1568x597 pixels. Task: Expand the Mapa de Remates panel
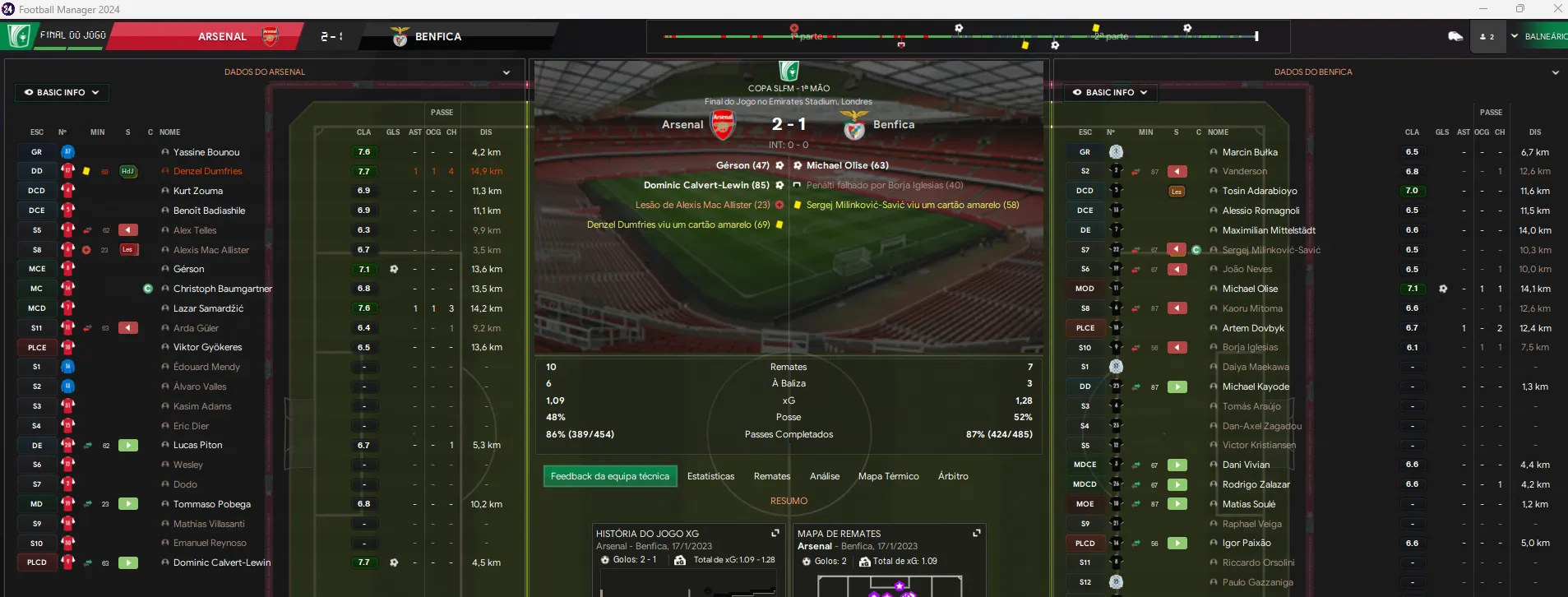point(976,534)
